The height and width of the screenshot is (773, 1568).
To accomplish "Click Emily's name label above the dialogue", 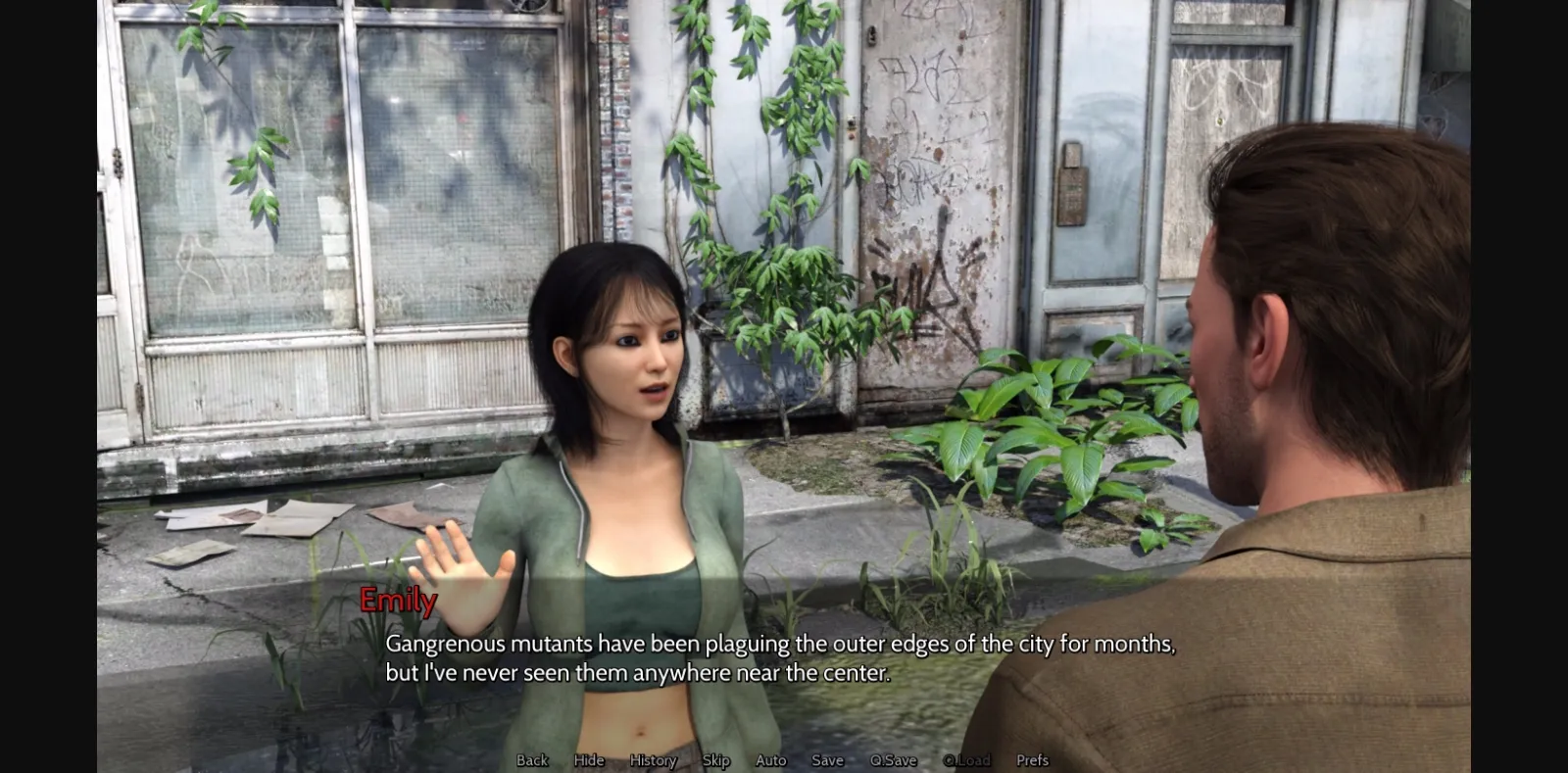I will click(396, 603).
